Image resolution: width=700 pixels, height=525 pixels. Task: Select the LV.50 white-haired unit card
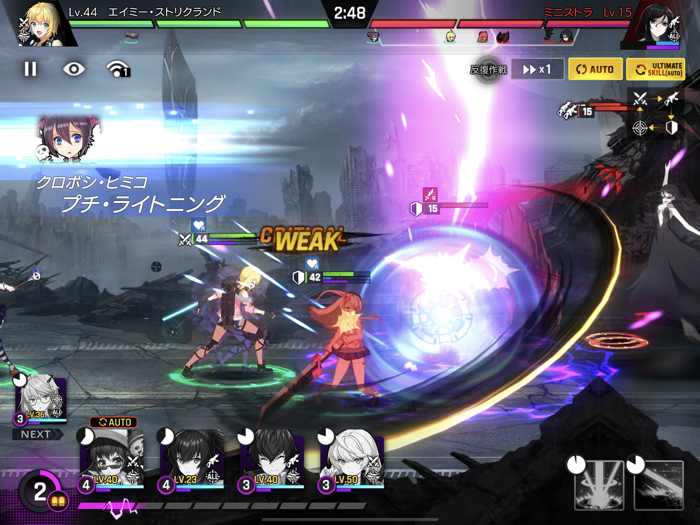click(351, 460)
